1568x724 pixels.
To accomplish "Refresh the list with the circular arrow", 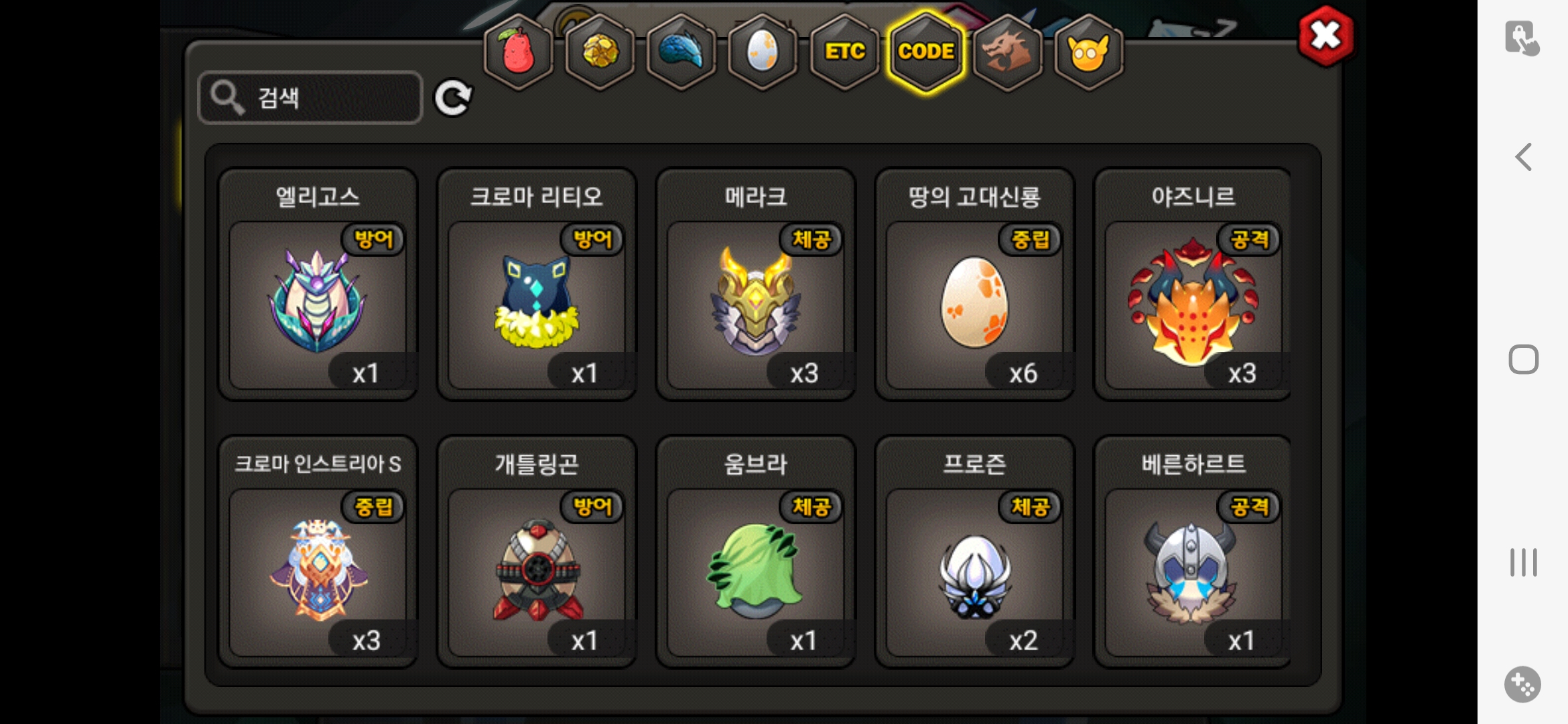I will [x=453, y=99].
